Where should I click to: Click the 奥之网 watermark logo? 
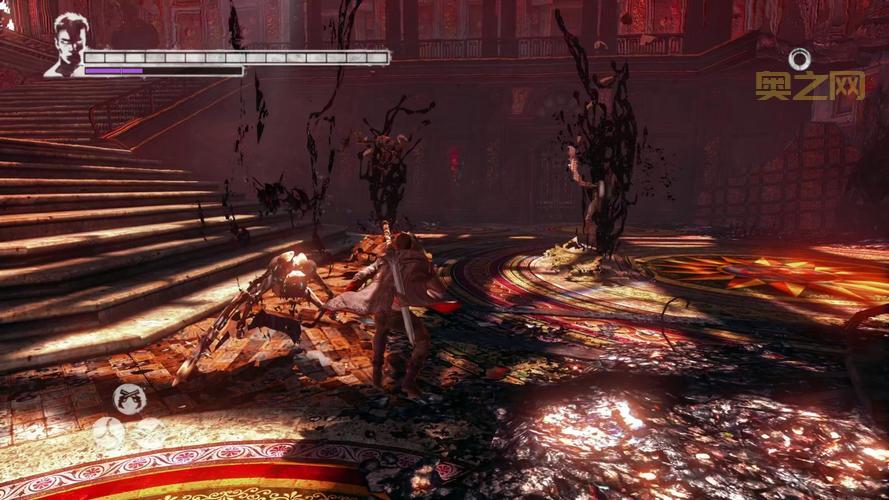tap(810, 86)
